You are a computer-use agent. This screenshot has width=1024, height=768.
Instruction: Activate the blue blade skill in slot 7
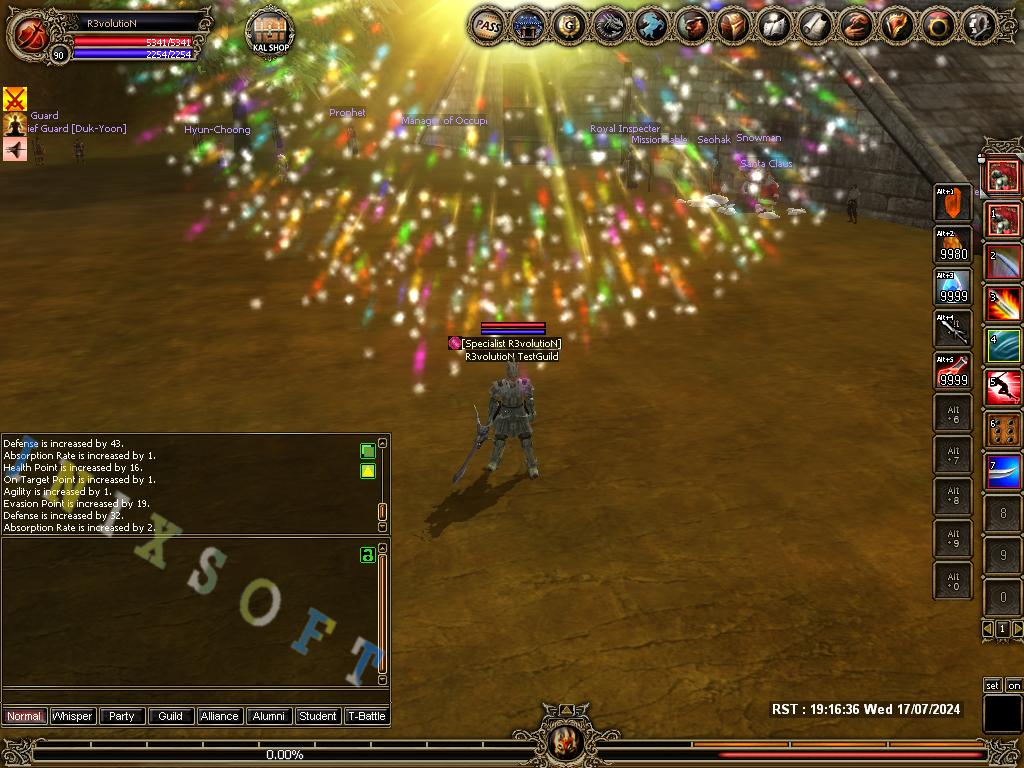(x=1003, y=472)
